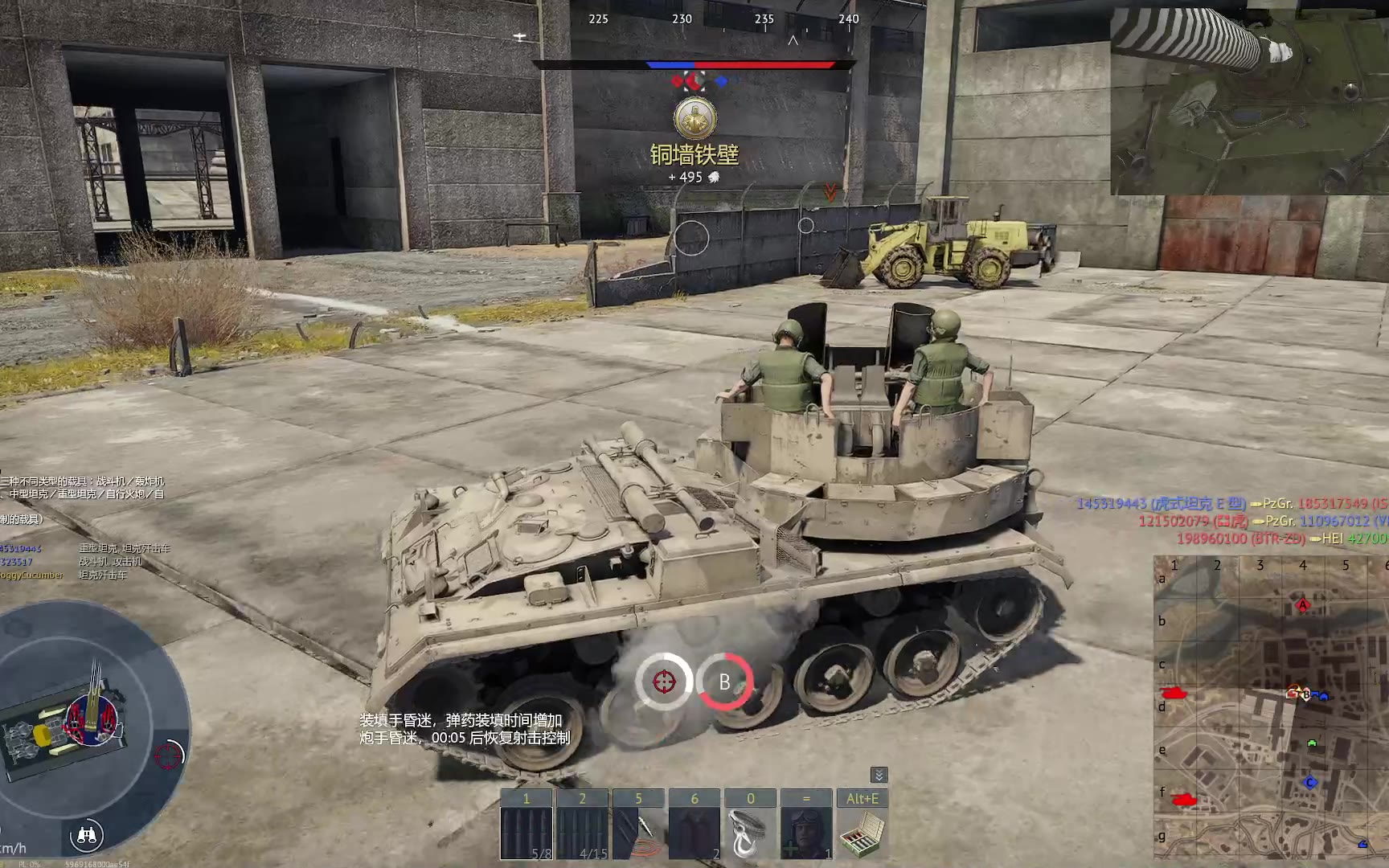Use the tow cable hook slot

tap(750, 825)
